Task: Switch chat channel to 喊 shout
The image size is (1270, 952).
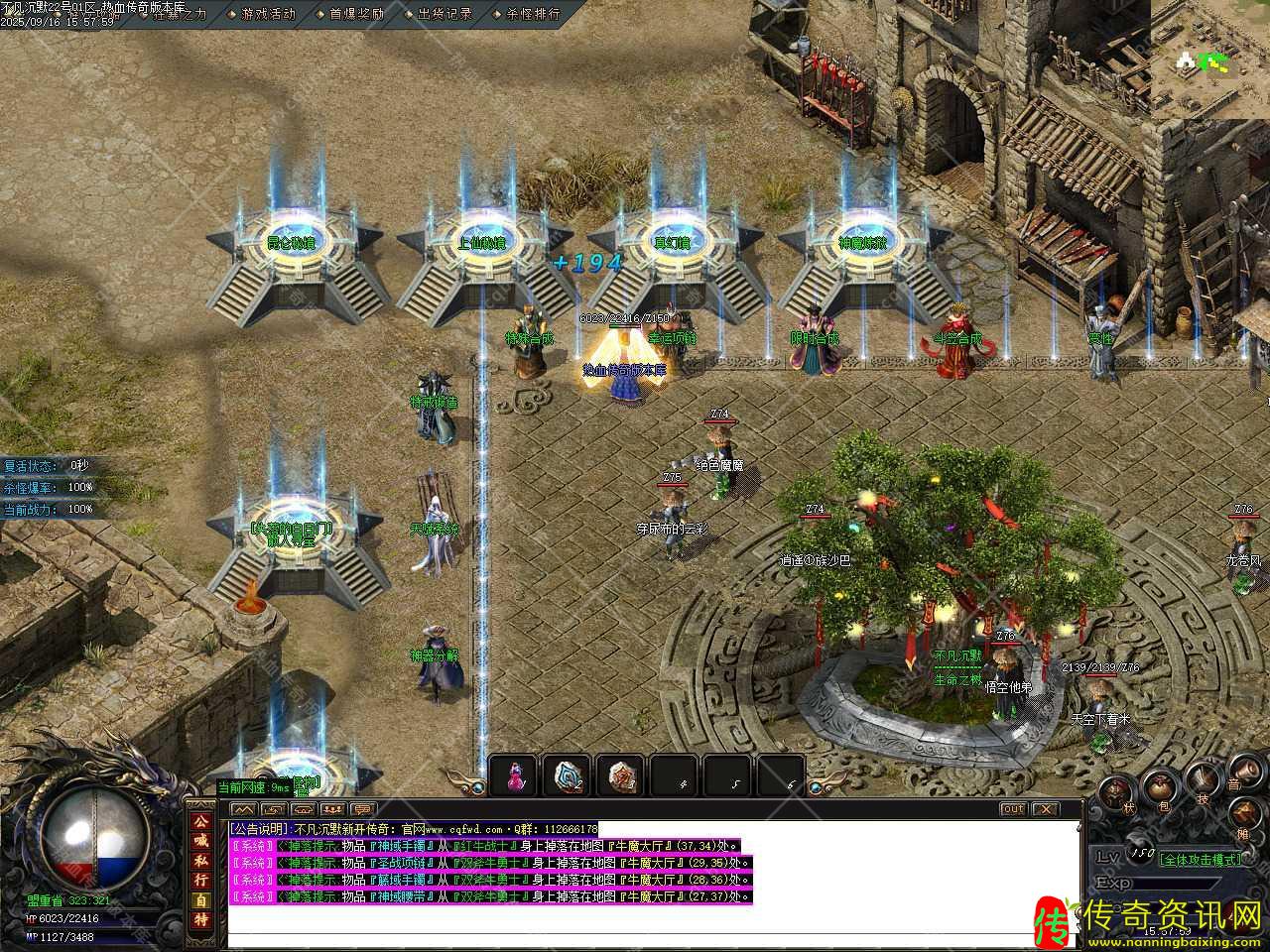Action: [x=201, y=841]
